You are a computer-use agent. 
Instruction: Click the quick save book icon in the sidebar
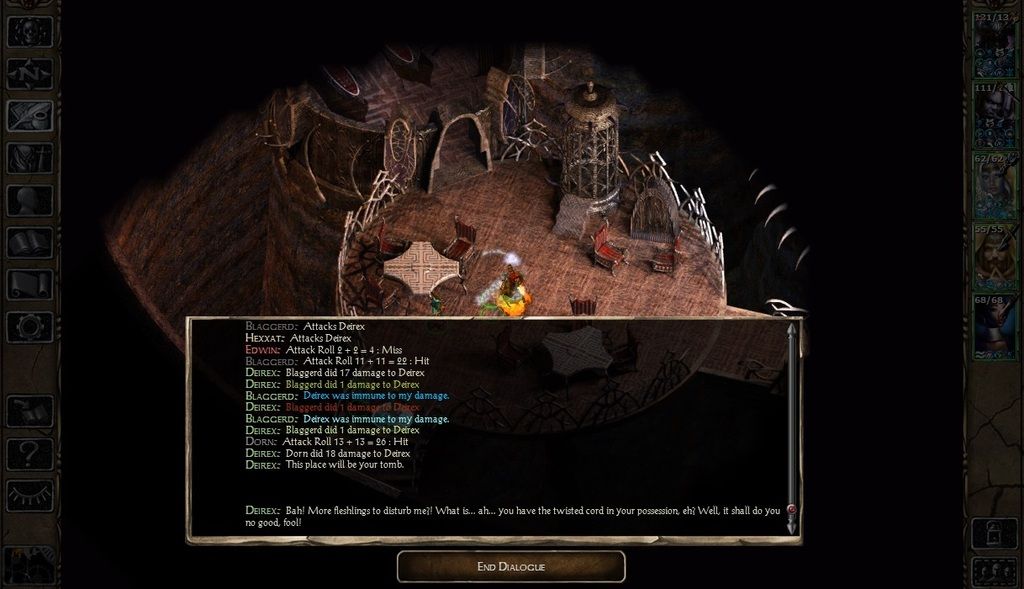click(30, 412)
